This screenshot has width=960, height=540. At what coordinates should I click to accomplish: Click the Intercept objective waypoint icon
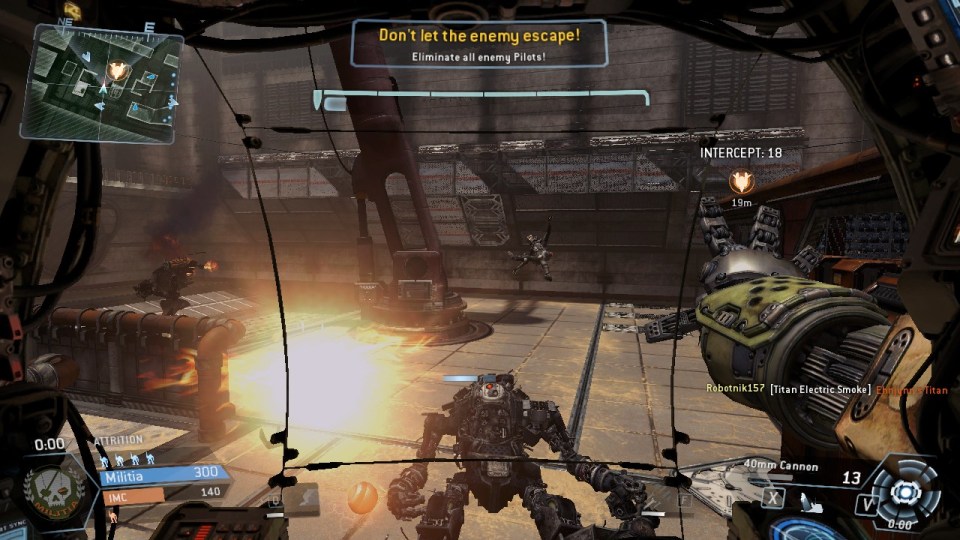pyautogui.click(x=741, y=181)
